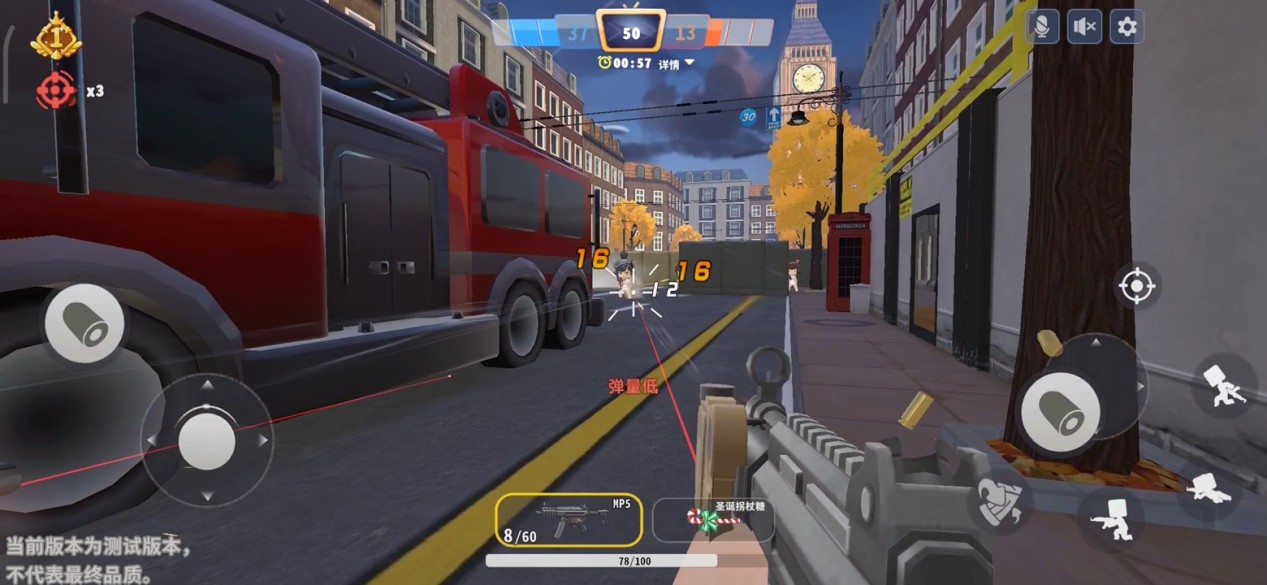Tap the red target x3 icon
Image resolution: width=1267 pixels, height=585 pixels.
pos(57,90)
